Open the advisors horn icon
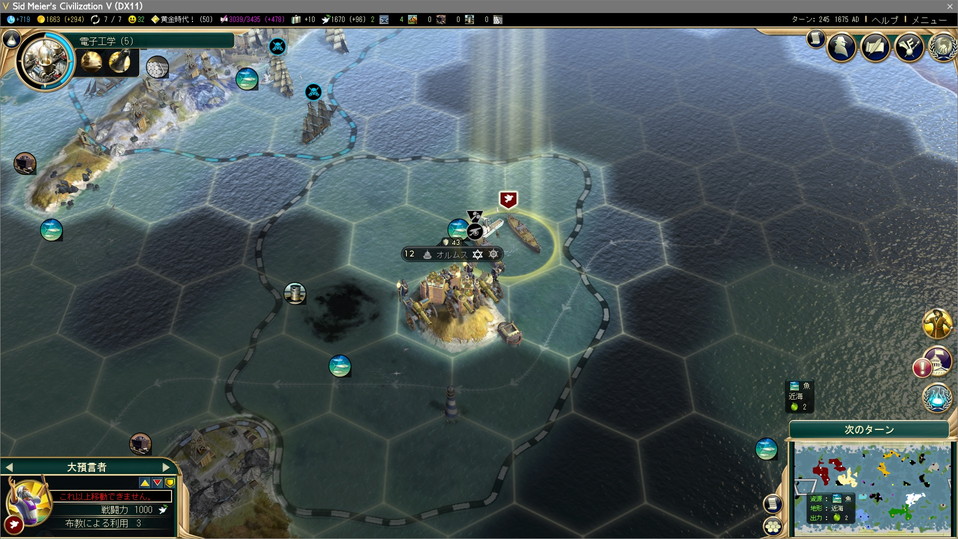The image size is (958, 539). tap(908, 46)
